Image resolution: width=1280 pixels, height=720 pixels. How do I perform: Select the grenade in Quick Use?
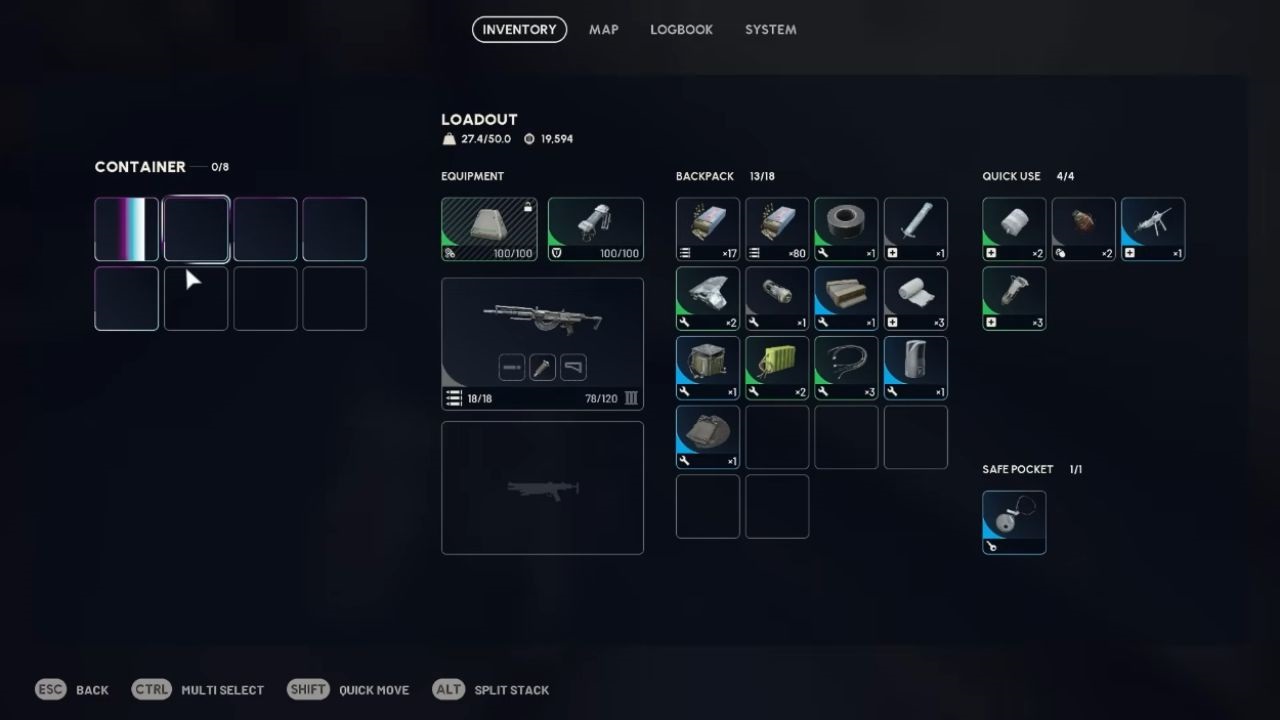click(x=1084, y=228)
